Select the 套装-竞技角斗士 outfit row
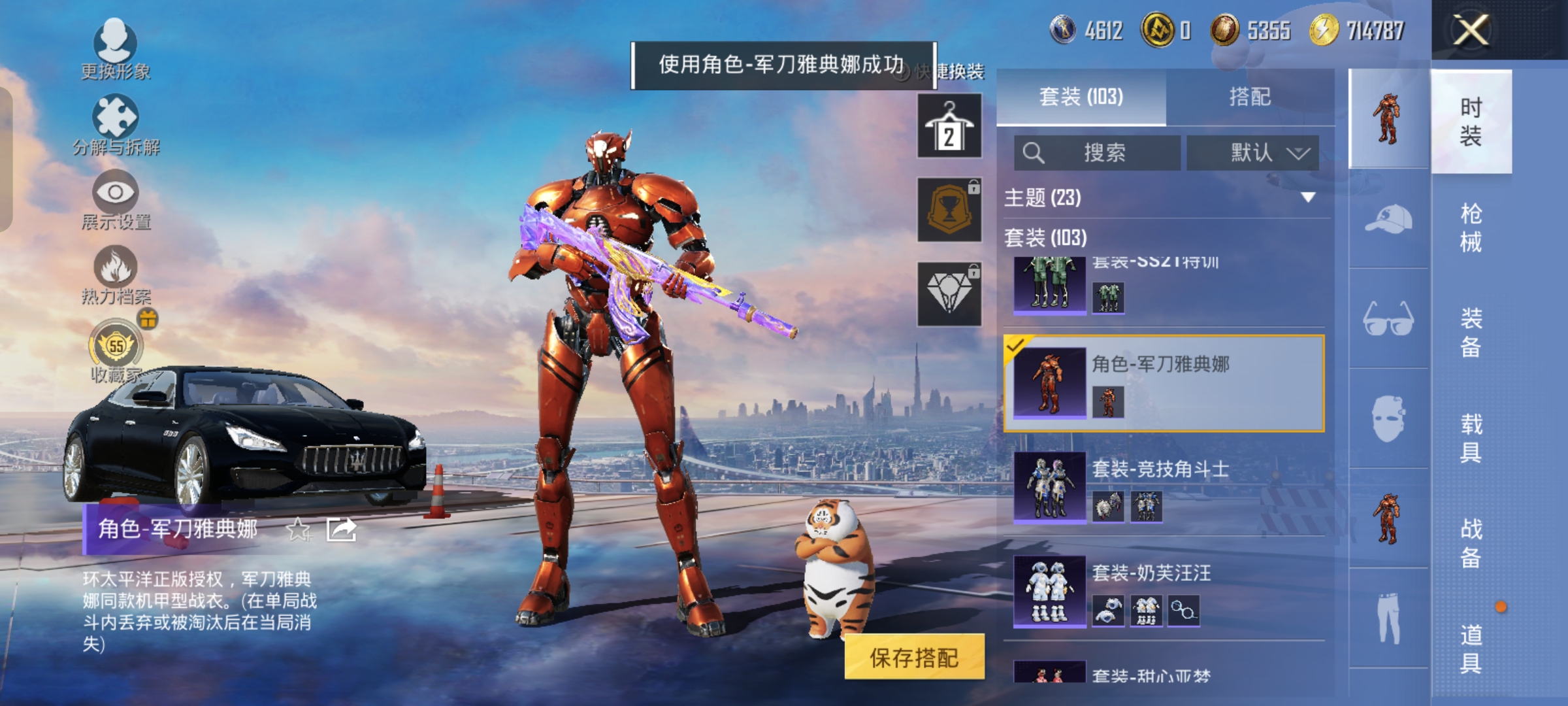The width and height of the screenshot is (1568, 706). coord(1164,487)
